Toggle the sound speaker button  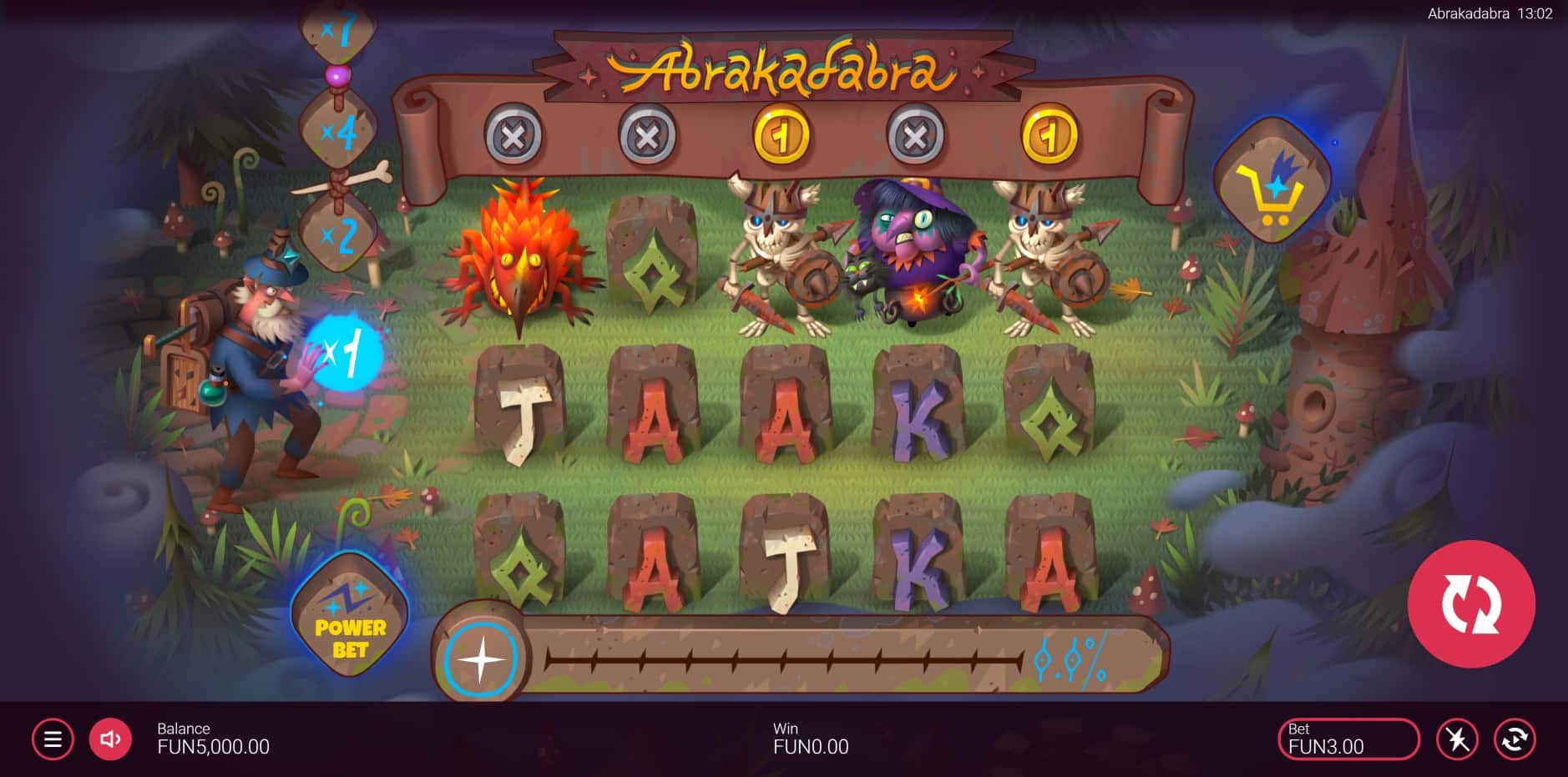tap(110, 739)
